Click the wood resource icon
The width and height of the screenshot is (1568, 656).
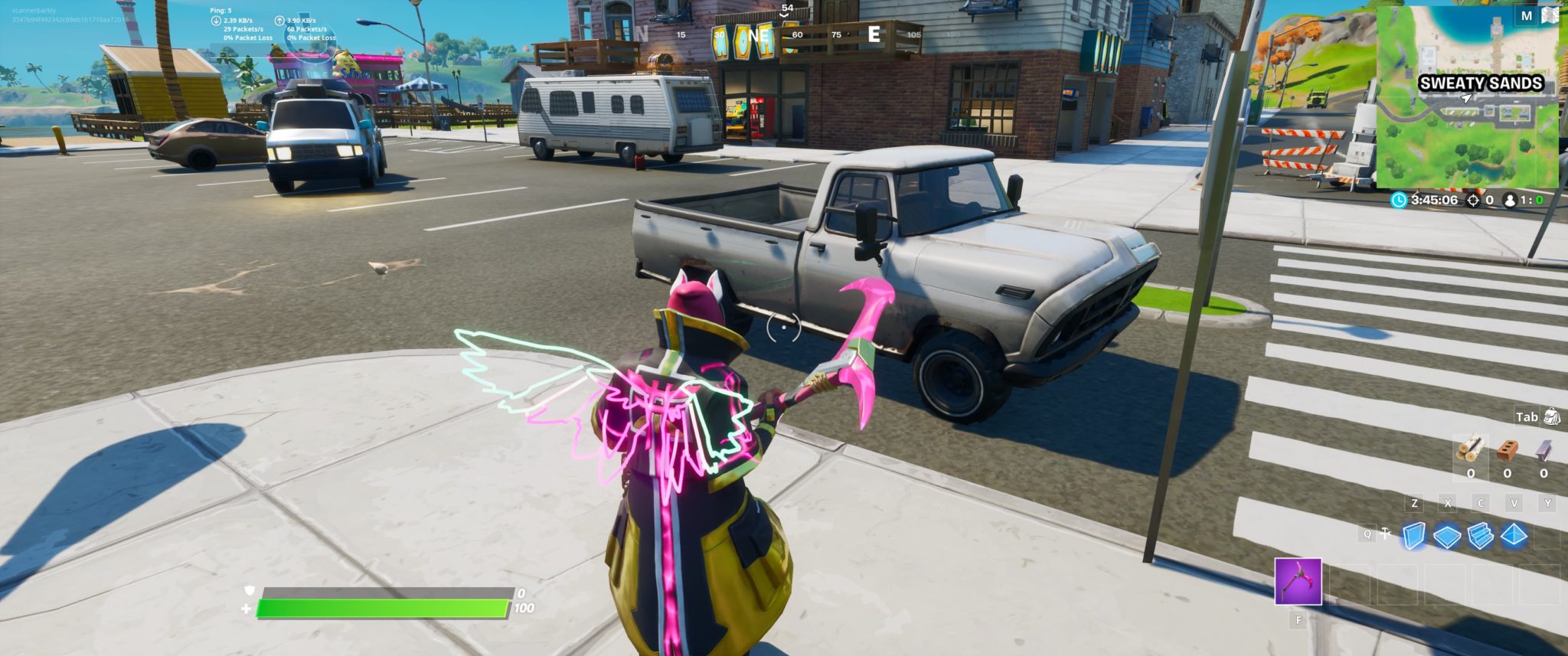[x=1472, y=449]
